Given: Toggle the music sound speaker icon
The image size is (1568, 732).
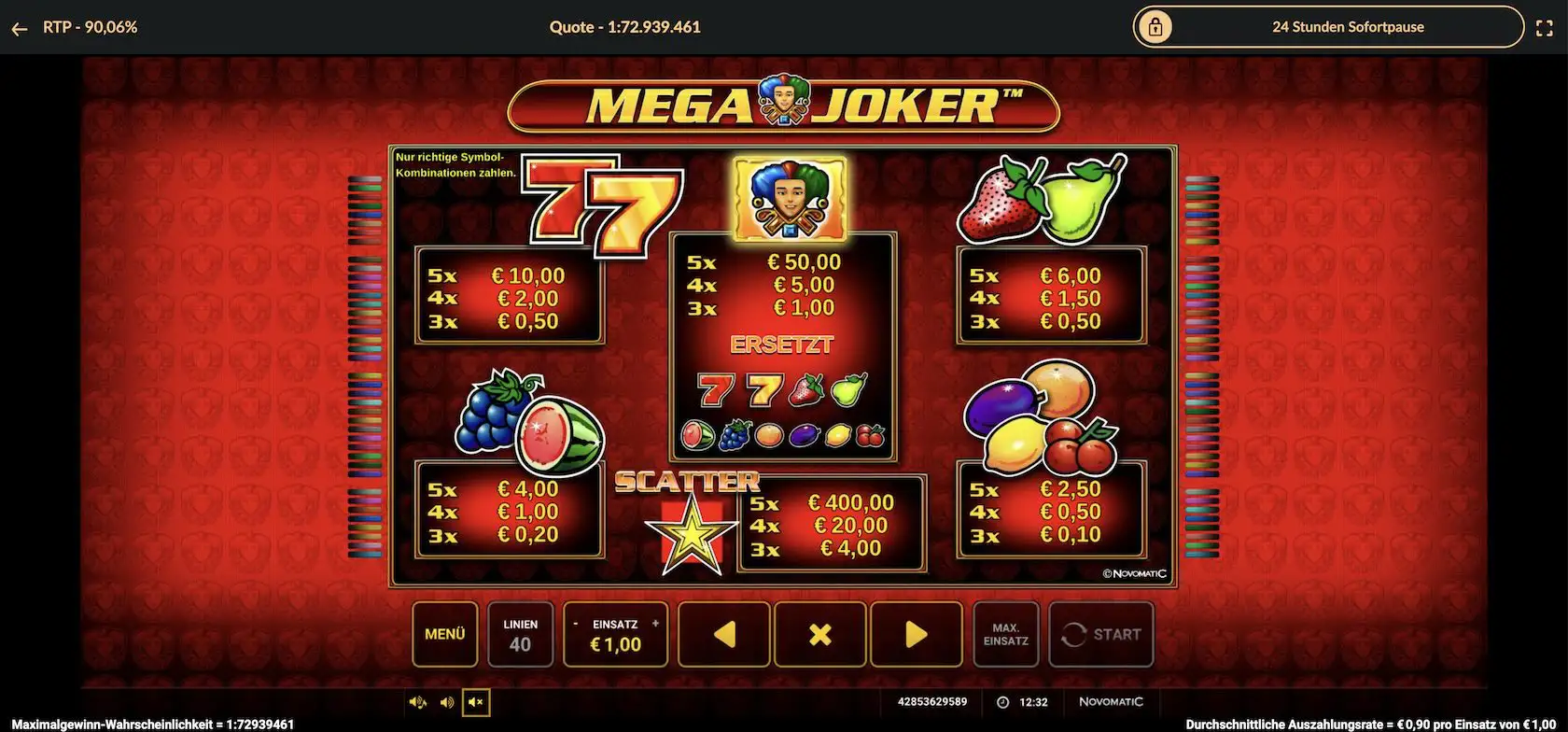Looking at the screenshot, I should click(x=416, y=701).
